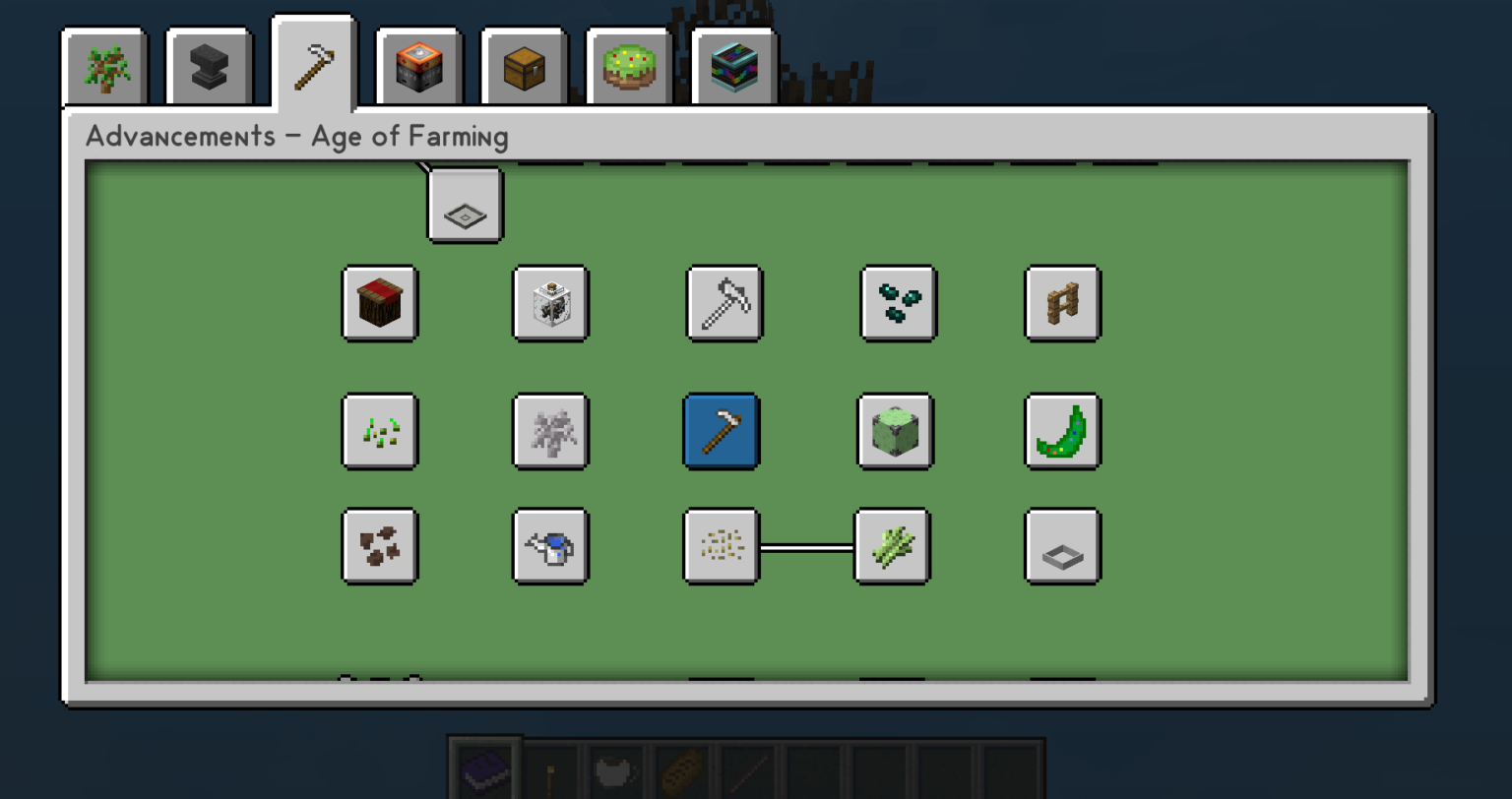Select the watering can advancement
The height and width of the screenshot is (799, 1512).
[550, 547]
